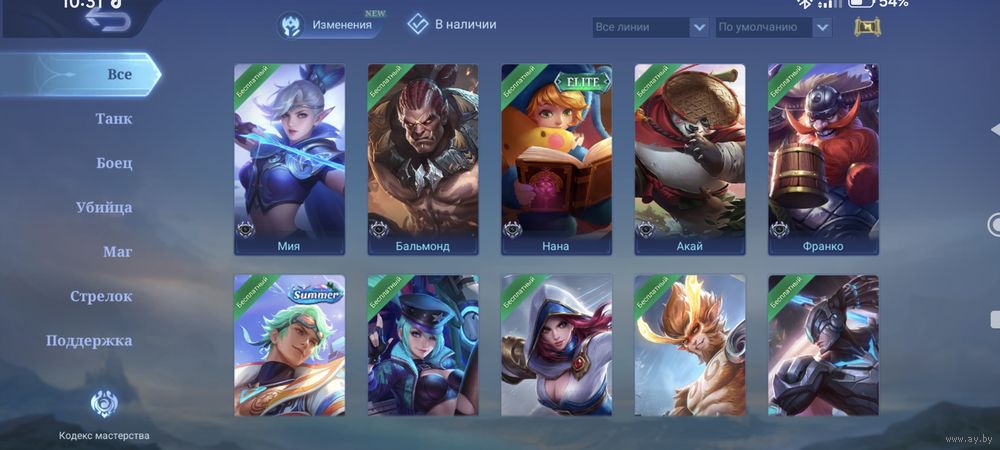Select the Франко hero card

click(823, 160)
